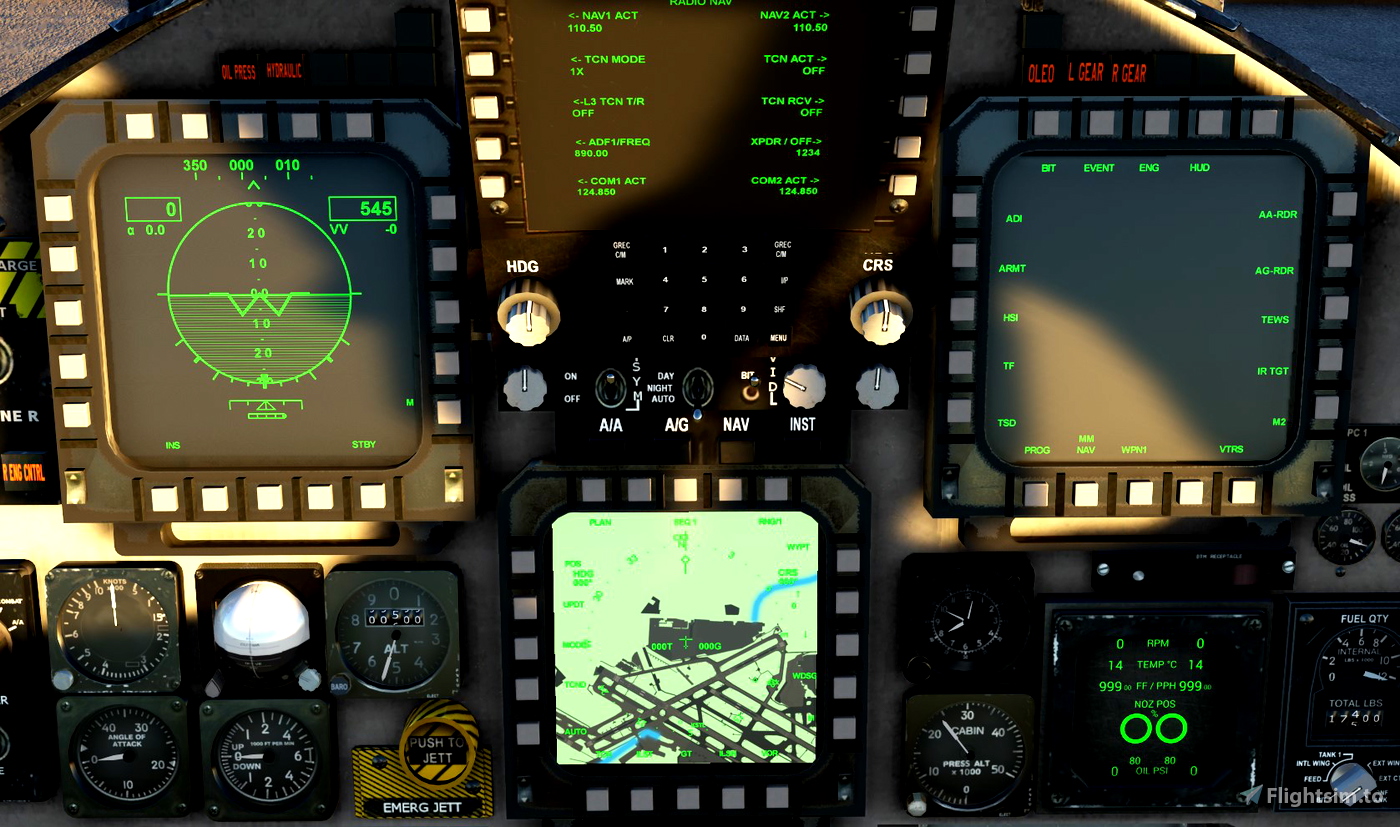Adjust the DAY NIGHT AUTO brightness knob

tap(697, 392)
